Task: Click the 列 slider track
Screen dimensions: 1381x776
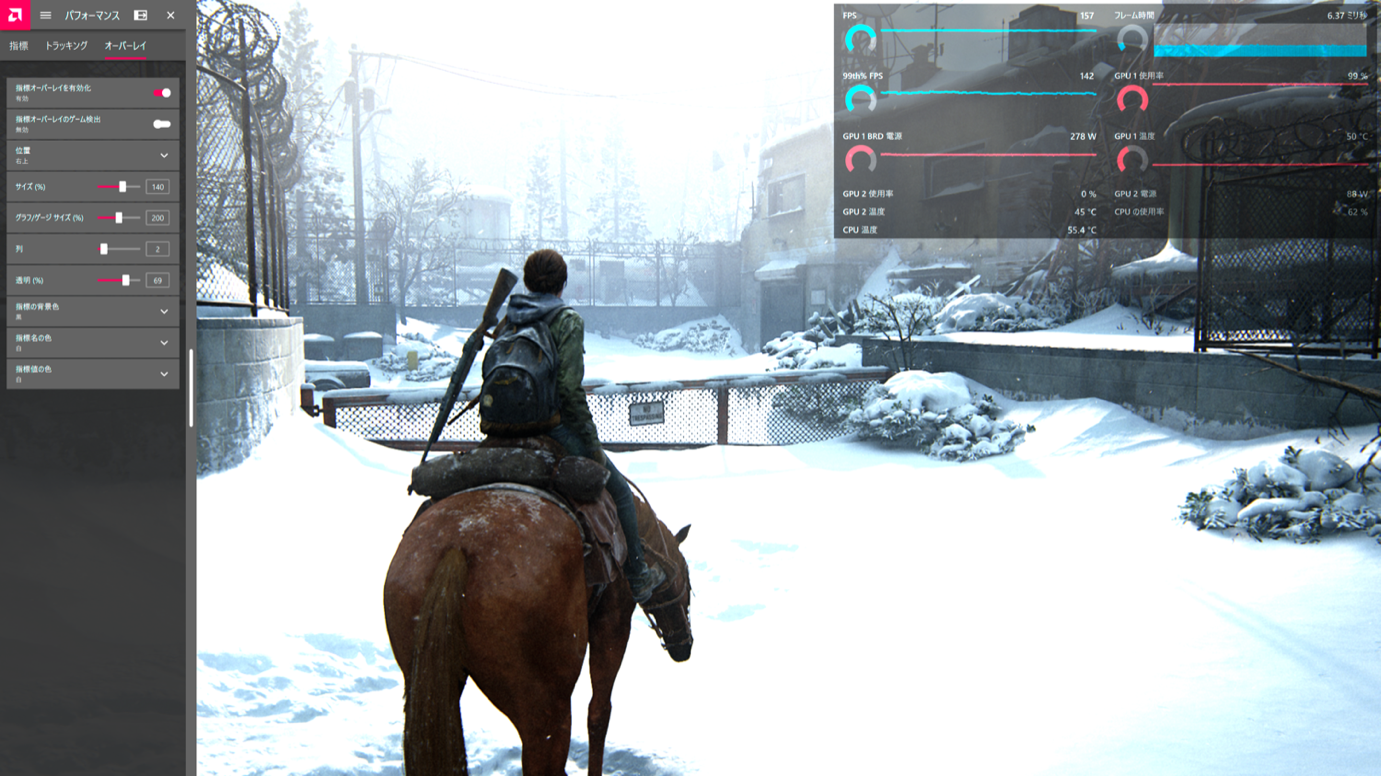Action: point(118,249)
